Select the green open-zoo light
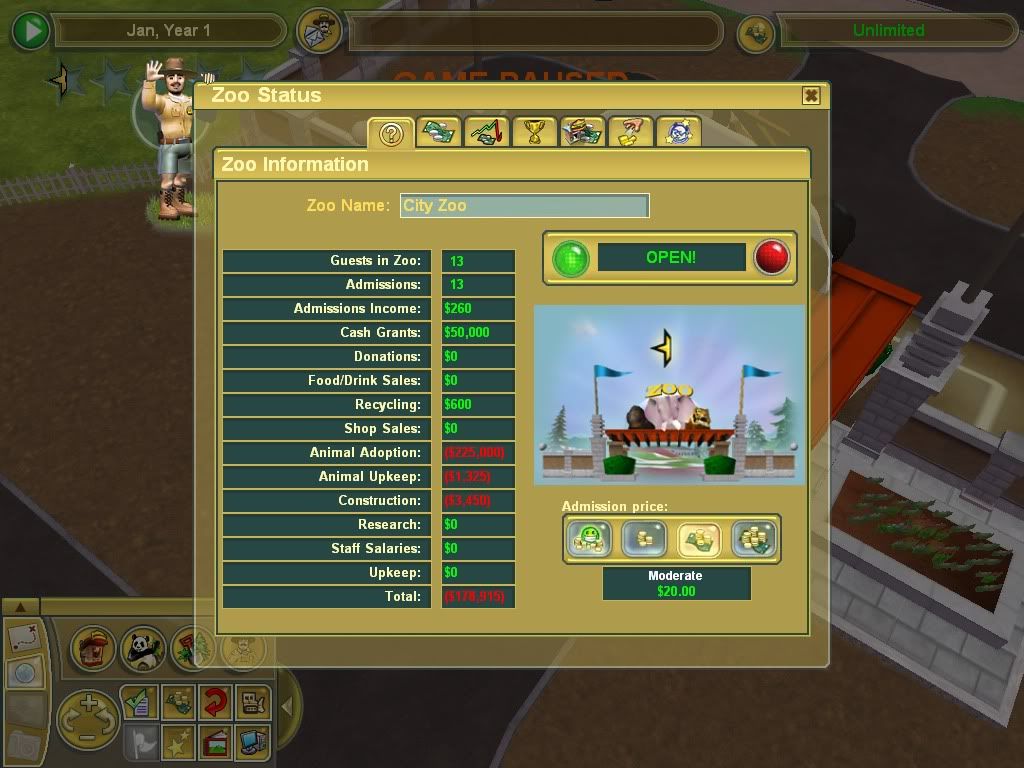The image size is (1024, 768). point(572,258)
